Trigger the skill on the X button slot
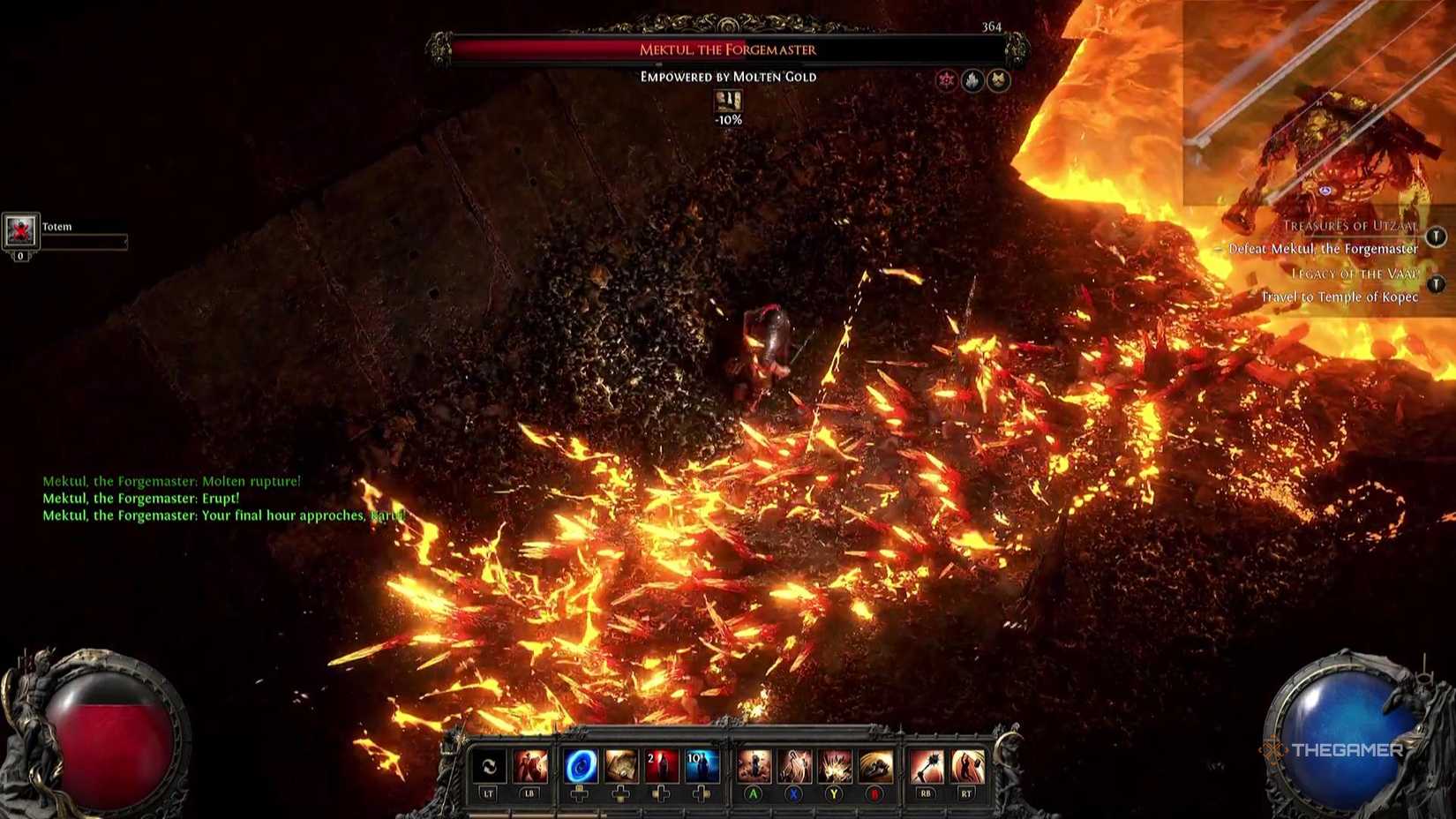The image size is (1456, 819). (794, 765)
